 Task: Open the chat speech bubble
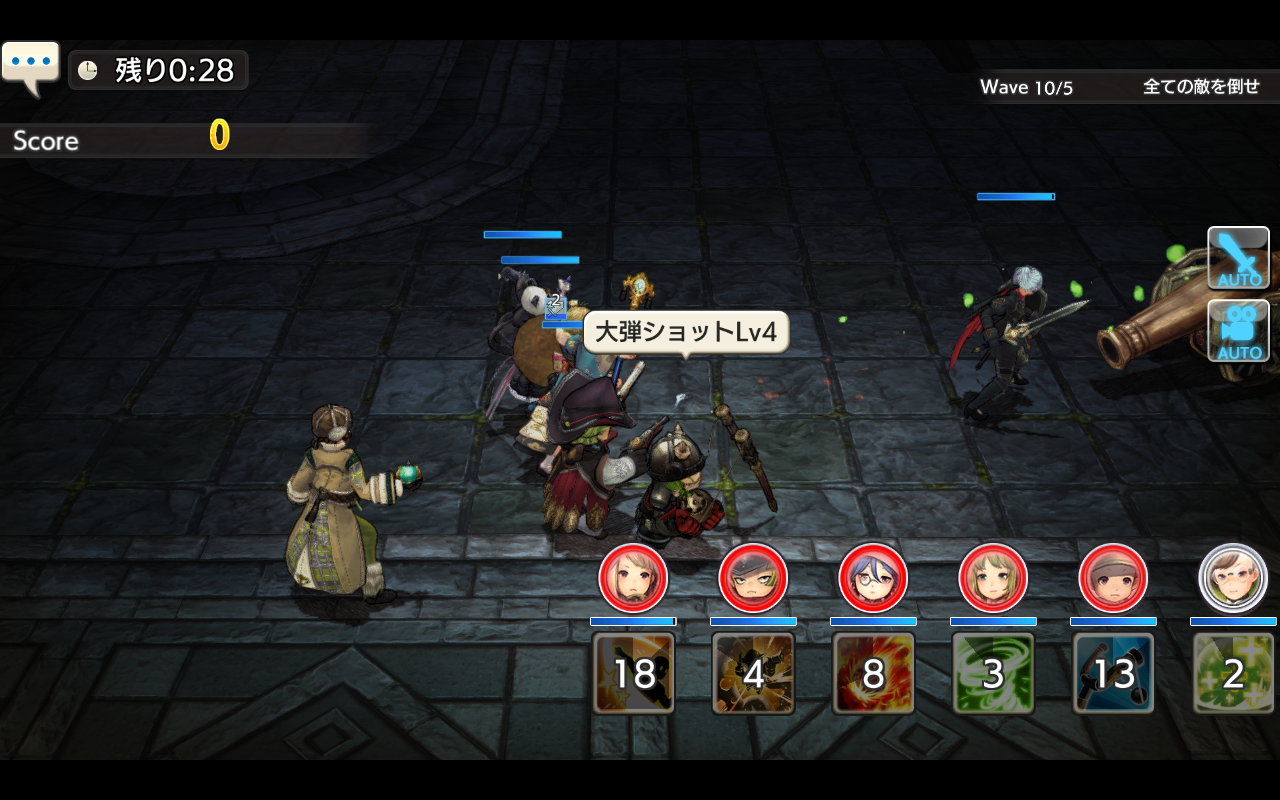point(30,65)
